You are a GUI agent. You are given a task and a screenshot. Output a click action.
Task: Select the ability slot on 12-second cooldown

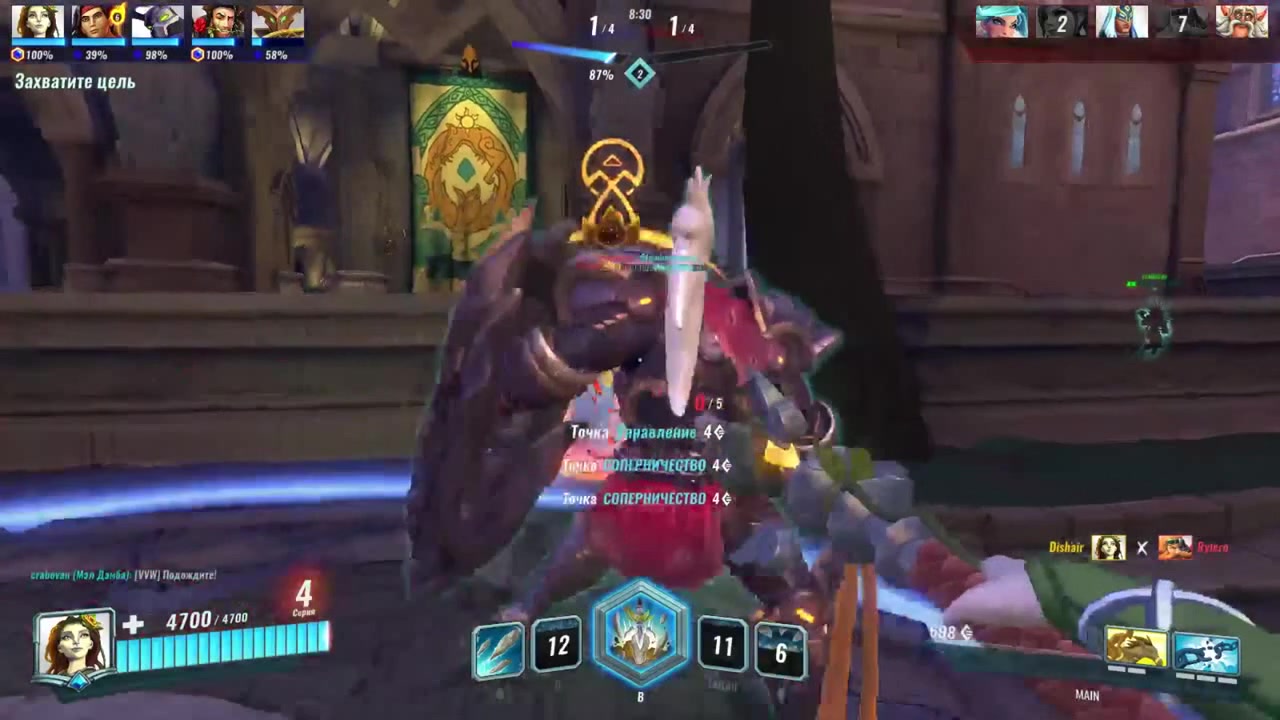(x=557, y=646)
